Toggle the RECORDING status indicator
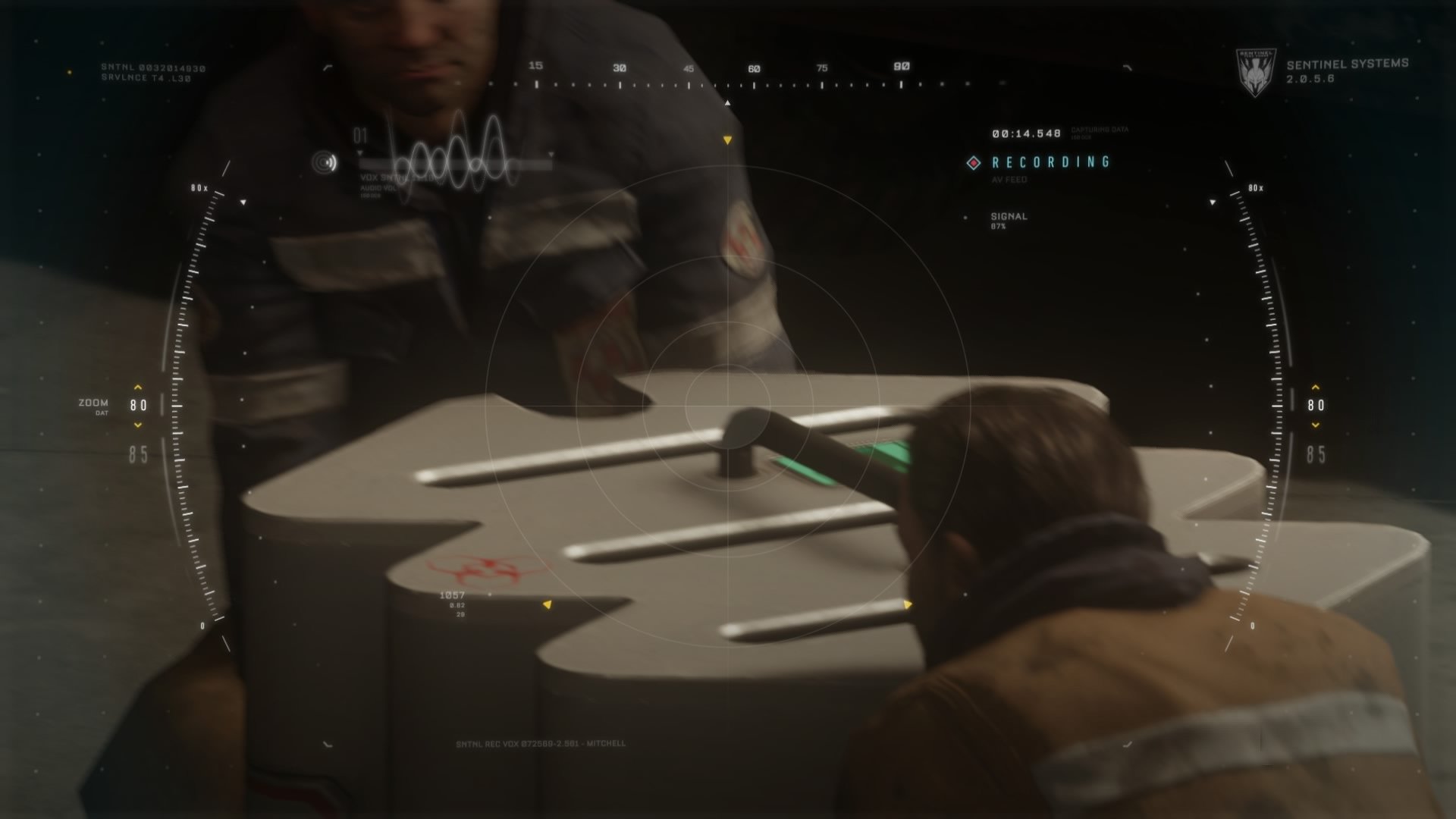Image resolution: width=1456 pixels, height=819 pixels. click(1052, 162)
